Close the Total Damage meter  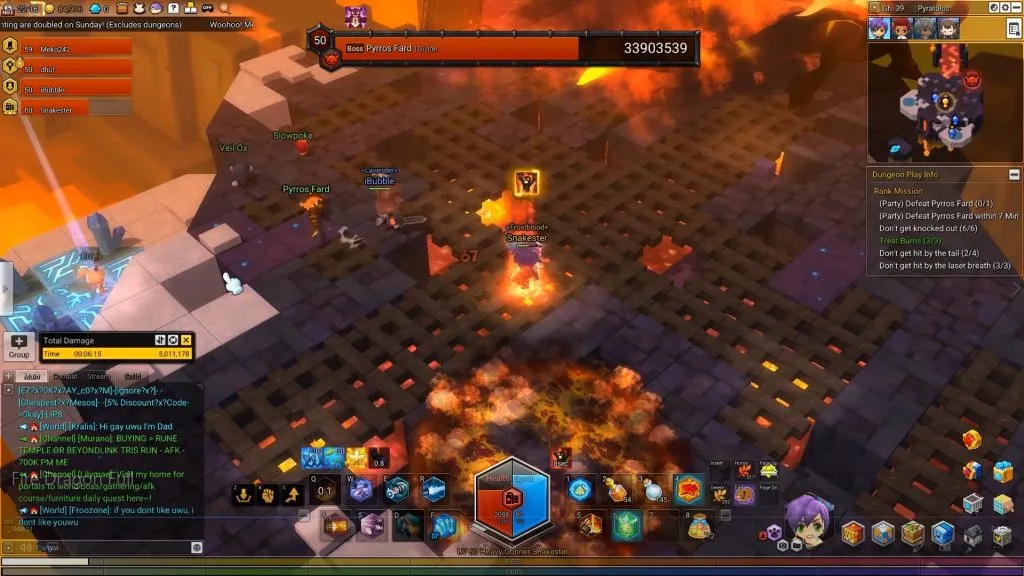pos(186,340)
